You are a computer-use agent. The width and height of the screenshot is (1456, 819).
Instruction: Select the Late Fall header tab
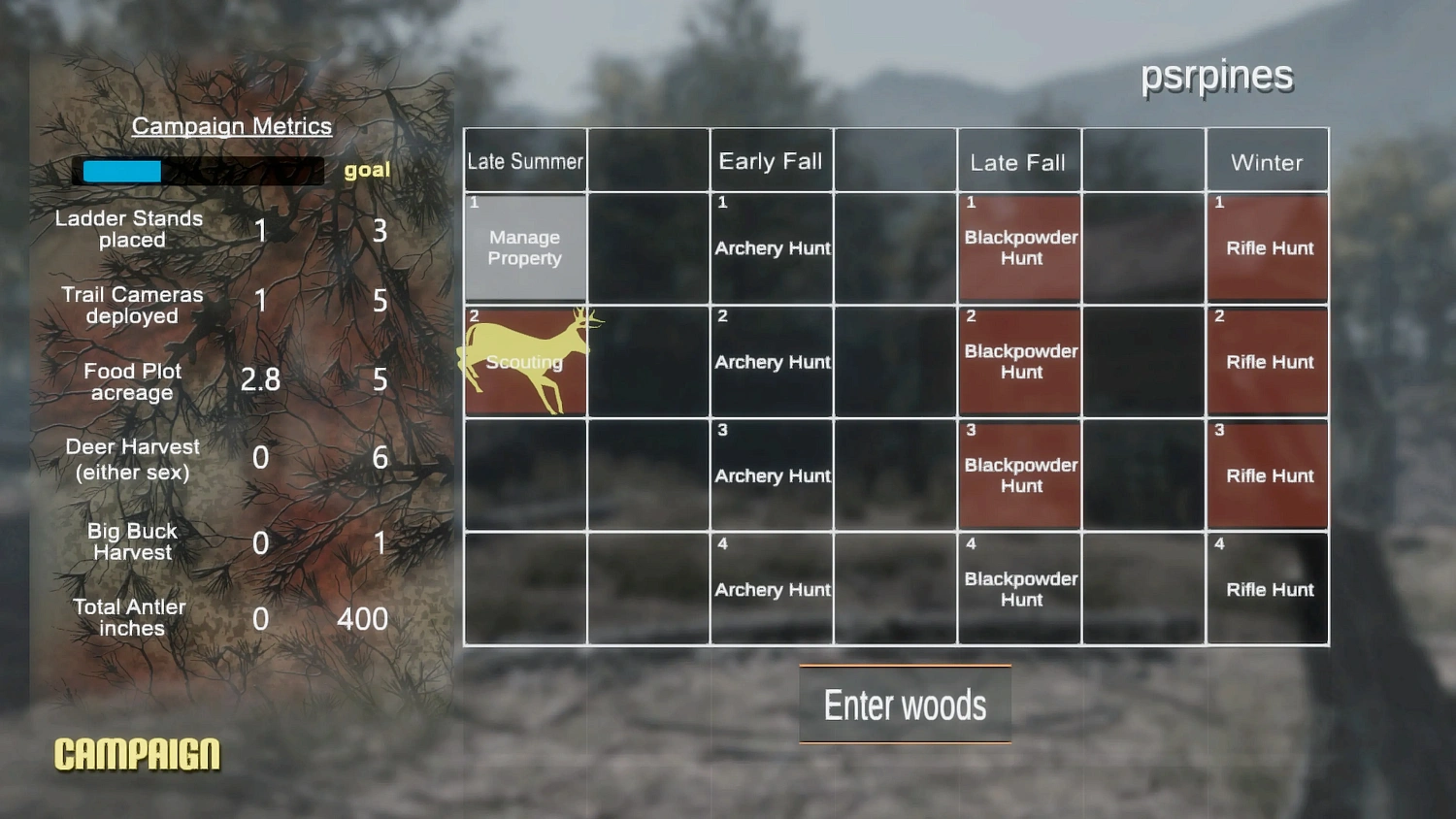coord(1018,162)
